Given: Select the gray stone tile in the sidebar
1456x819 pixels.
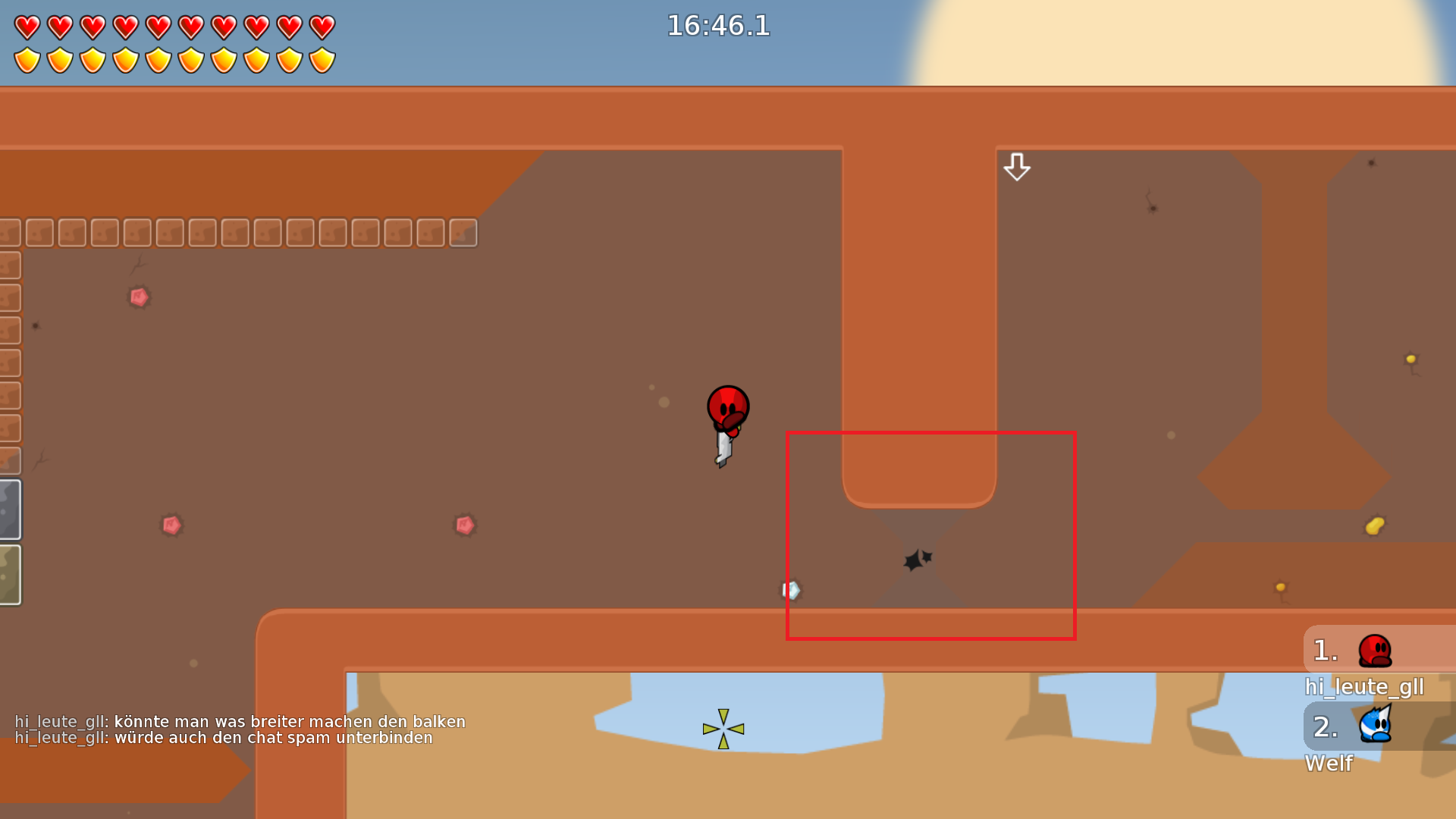Looking at the screenshot, I should point(11,509).
